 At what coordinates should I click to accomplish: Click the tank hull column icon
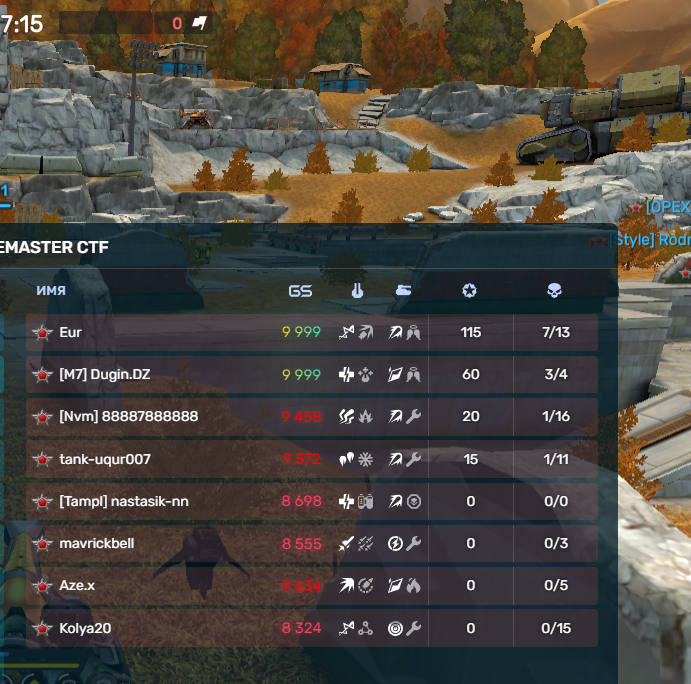[403, 291]
